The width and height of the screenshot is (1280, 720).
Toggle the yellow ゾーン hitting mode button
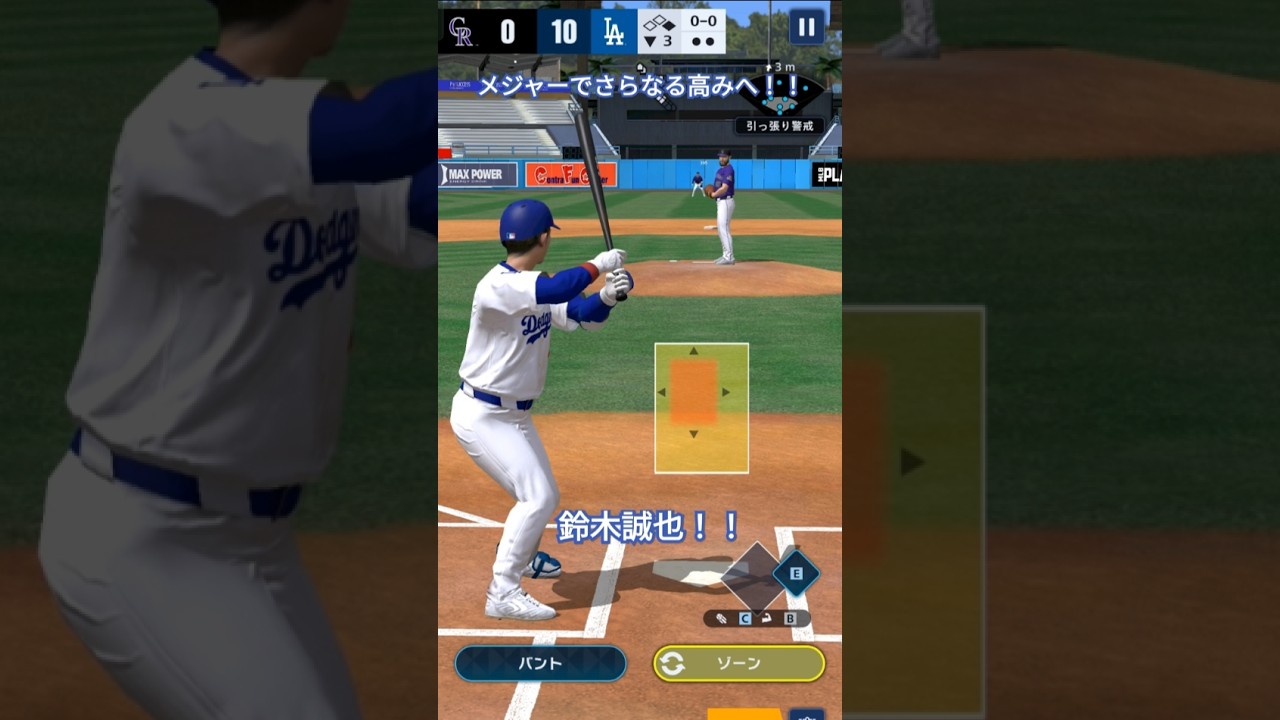pyautogui.click(x=739, y=663)
